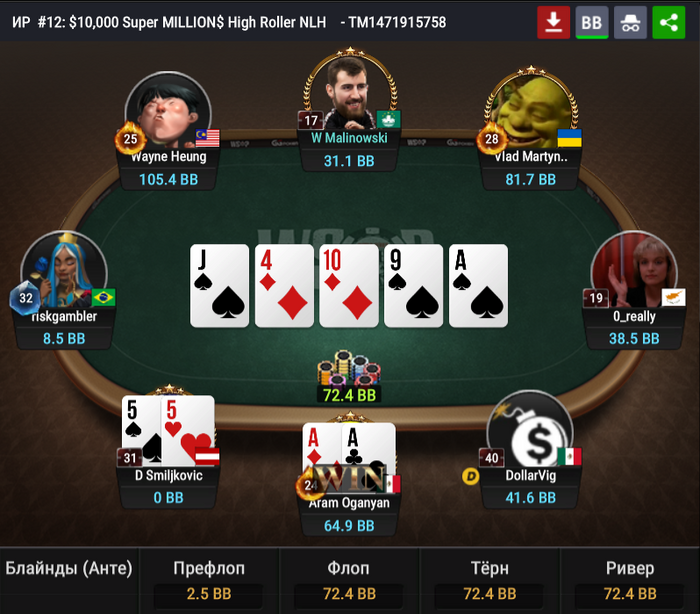Download the hand history with the red button
The height and width of the screenshot is (614, 700).
(x=553, y=21)
